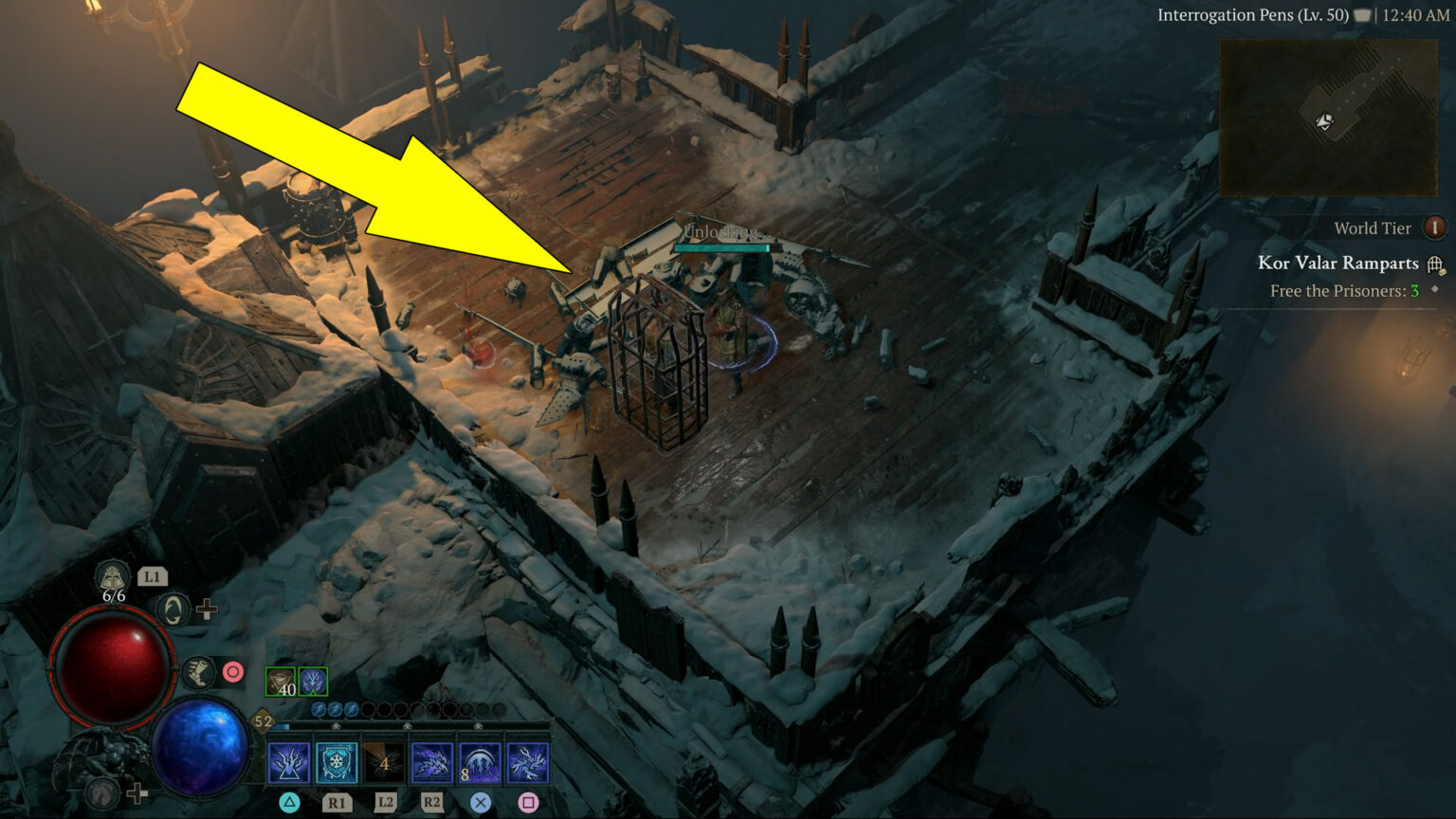Viewport: 1456px width, 819px height.
Task: Expand the minimap in the top-right corner
Action: [1327, 114]
